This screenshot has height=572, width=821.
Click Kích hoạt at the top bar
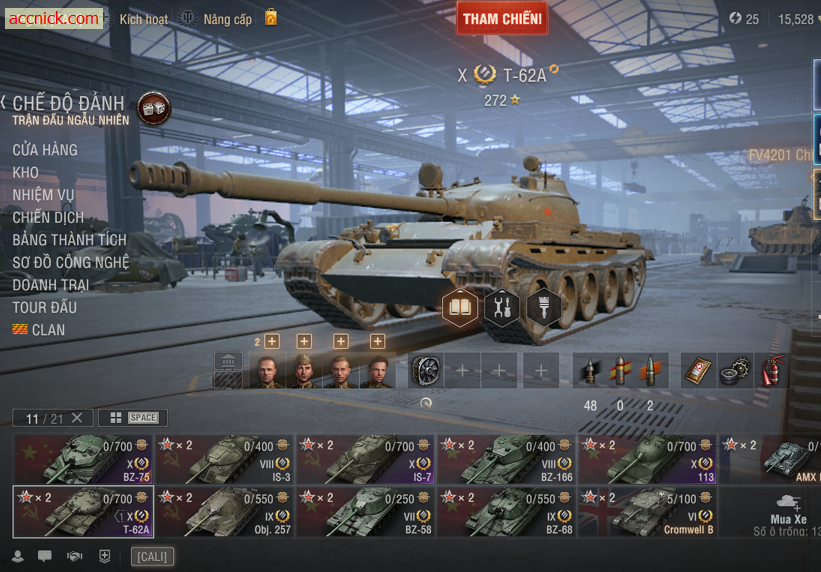pos(144,19)
